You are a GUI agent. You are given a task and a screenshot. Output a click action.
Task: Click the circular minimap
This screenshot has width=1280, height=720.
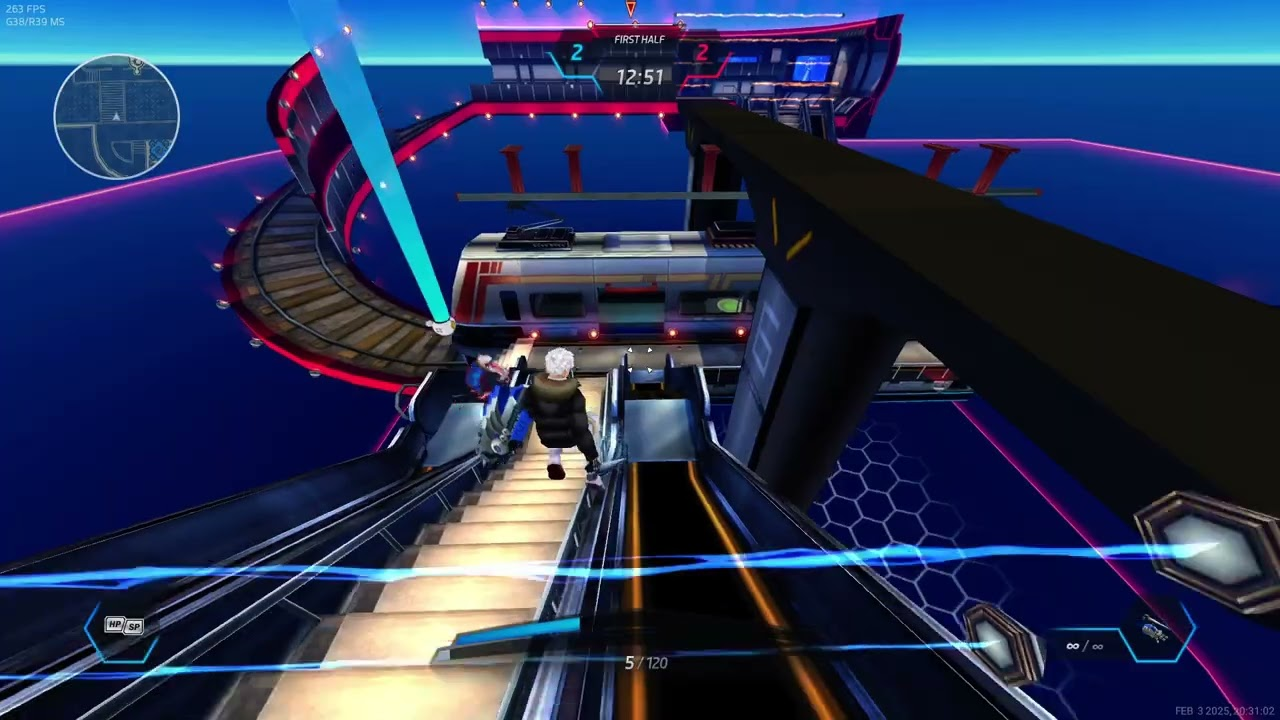coord(117,117)
